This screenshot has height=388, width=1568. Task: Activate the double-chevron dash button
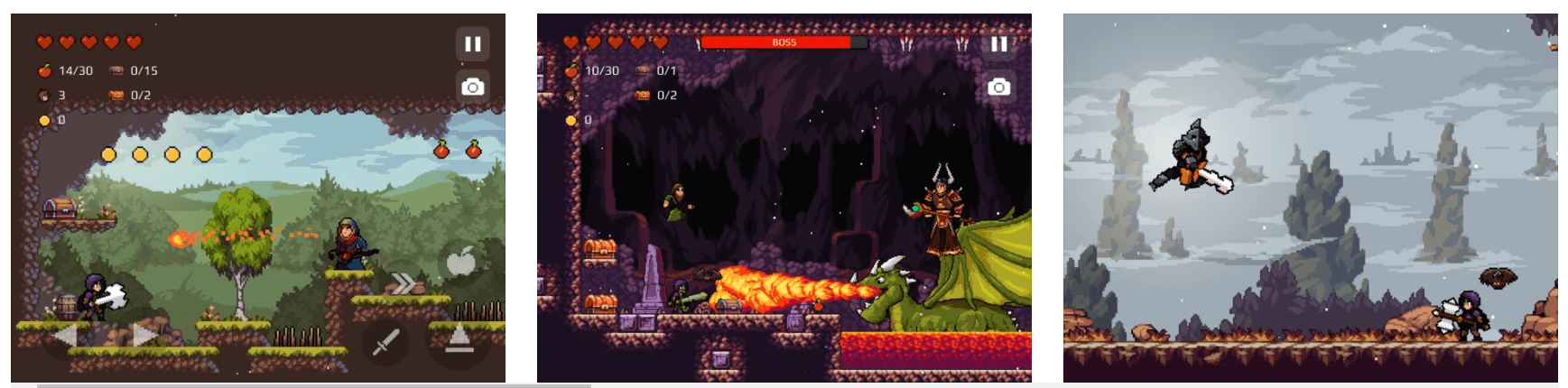click(403, 284)
